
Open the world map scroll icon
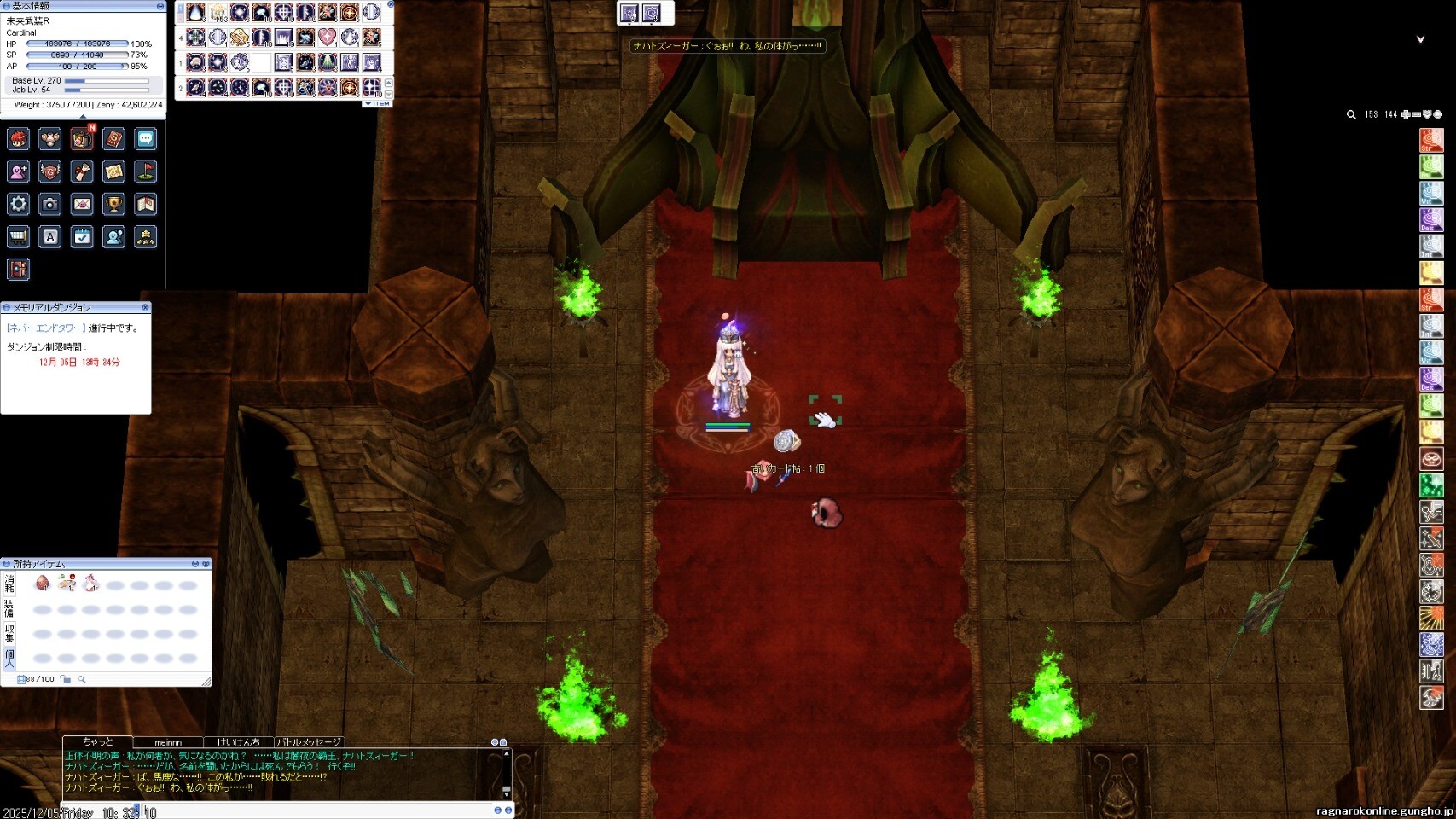click(113, 171)
